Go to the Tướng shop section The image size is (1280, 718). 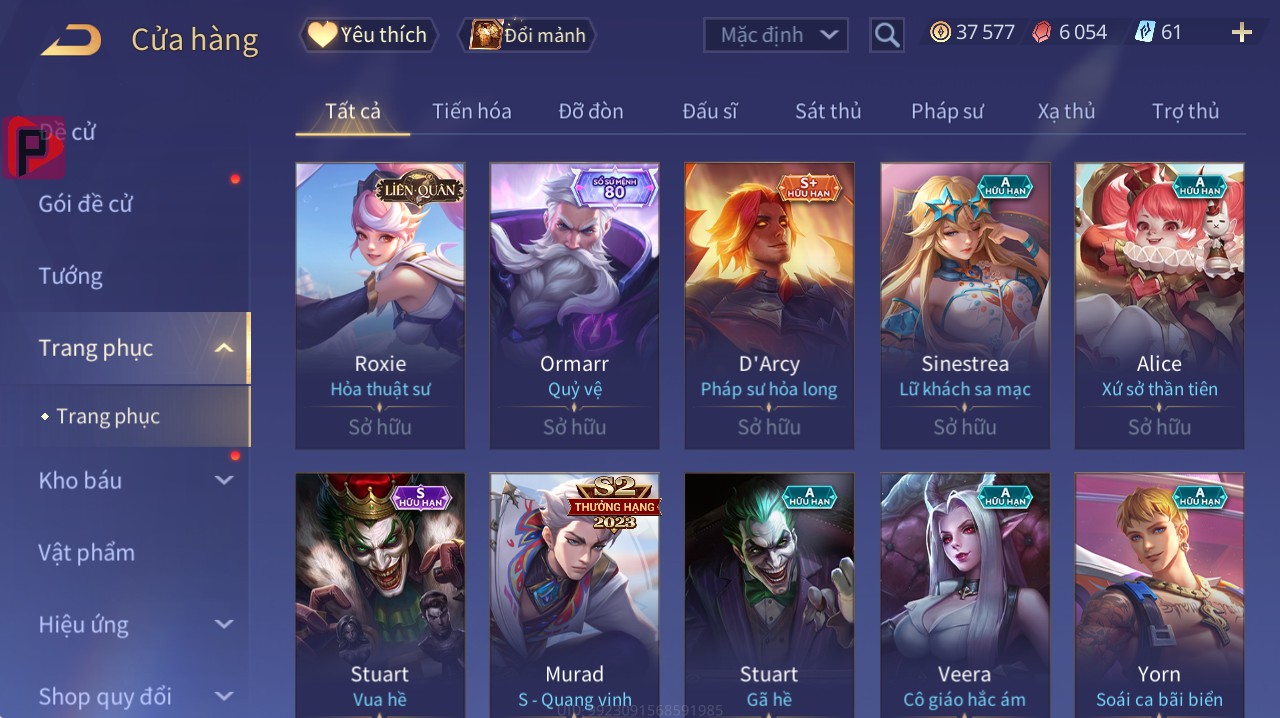pos(70,276)
